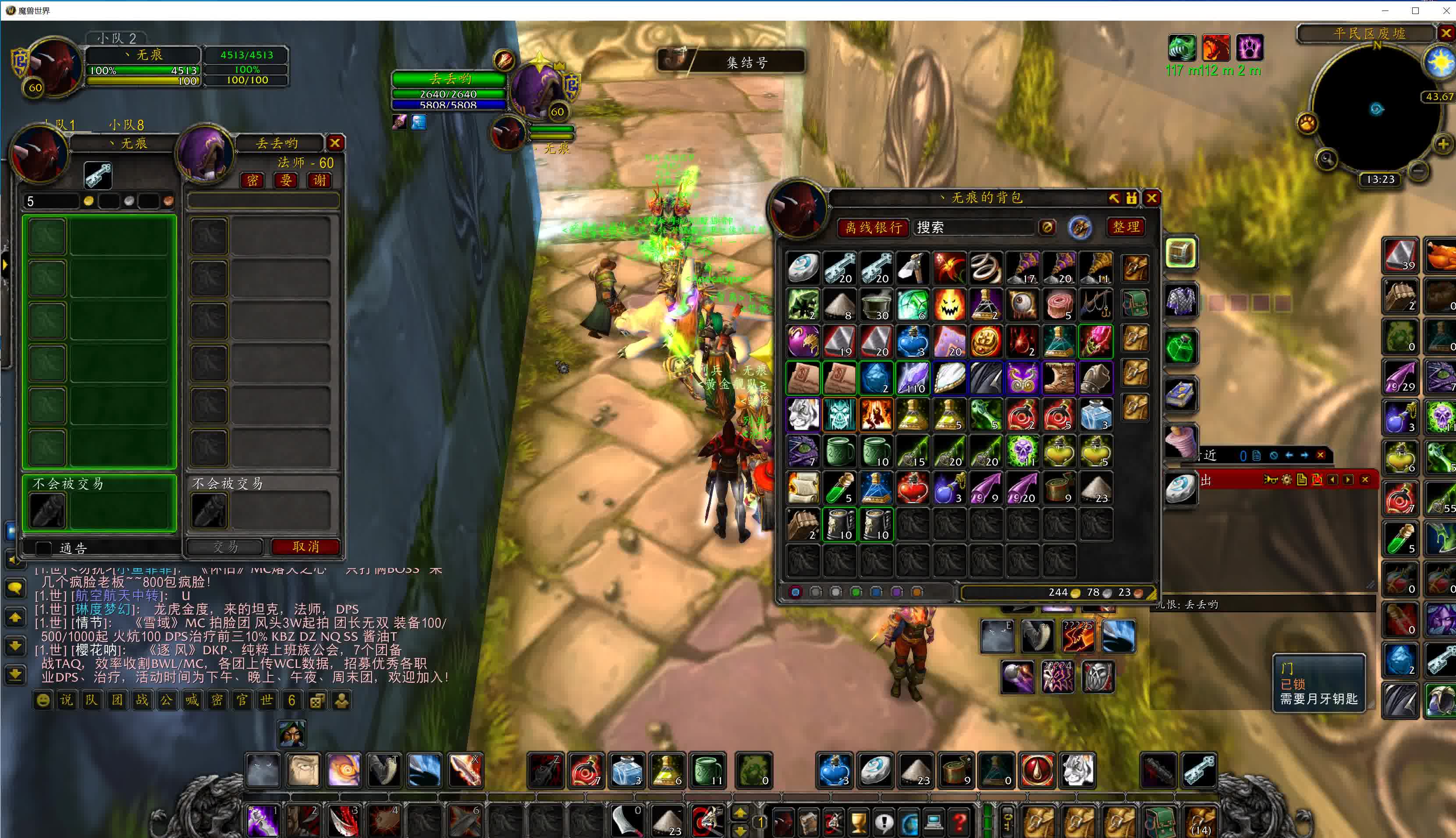Zoom in on the minimap
The width and height of the screenshot is (1456, 838).
point(1443,144)
